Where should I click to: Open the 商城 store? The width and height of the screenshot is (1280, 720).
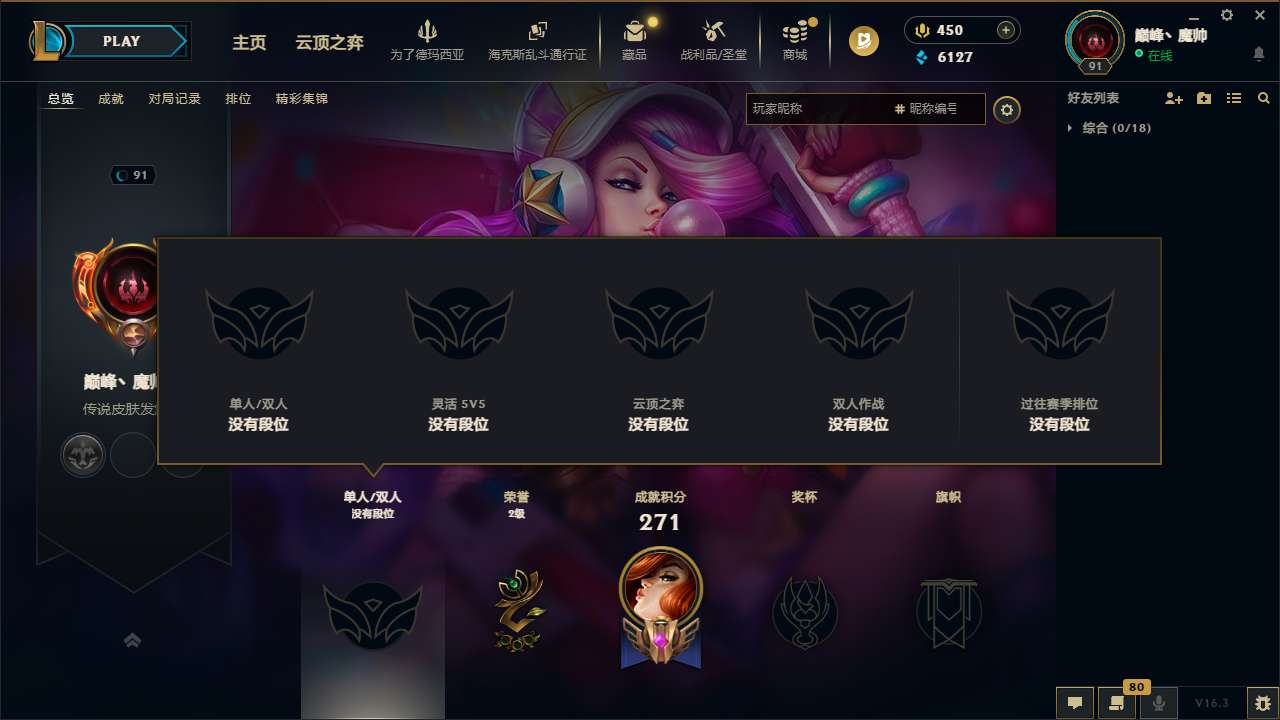[x=795, y=40]
